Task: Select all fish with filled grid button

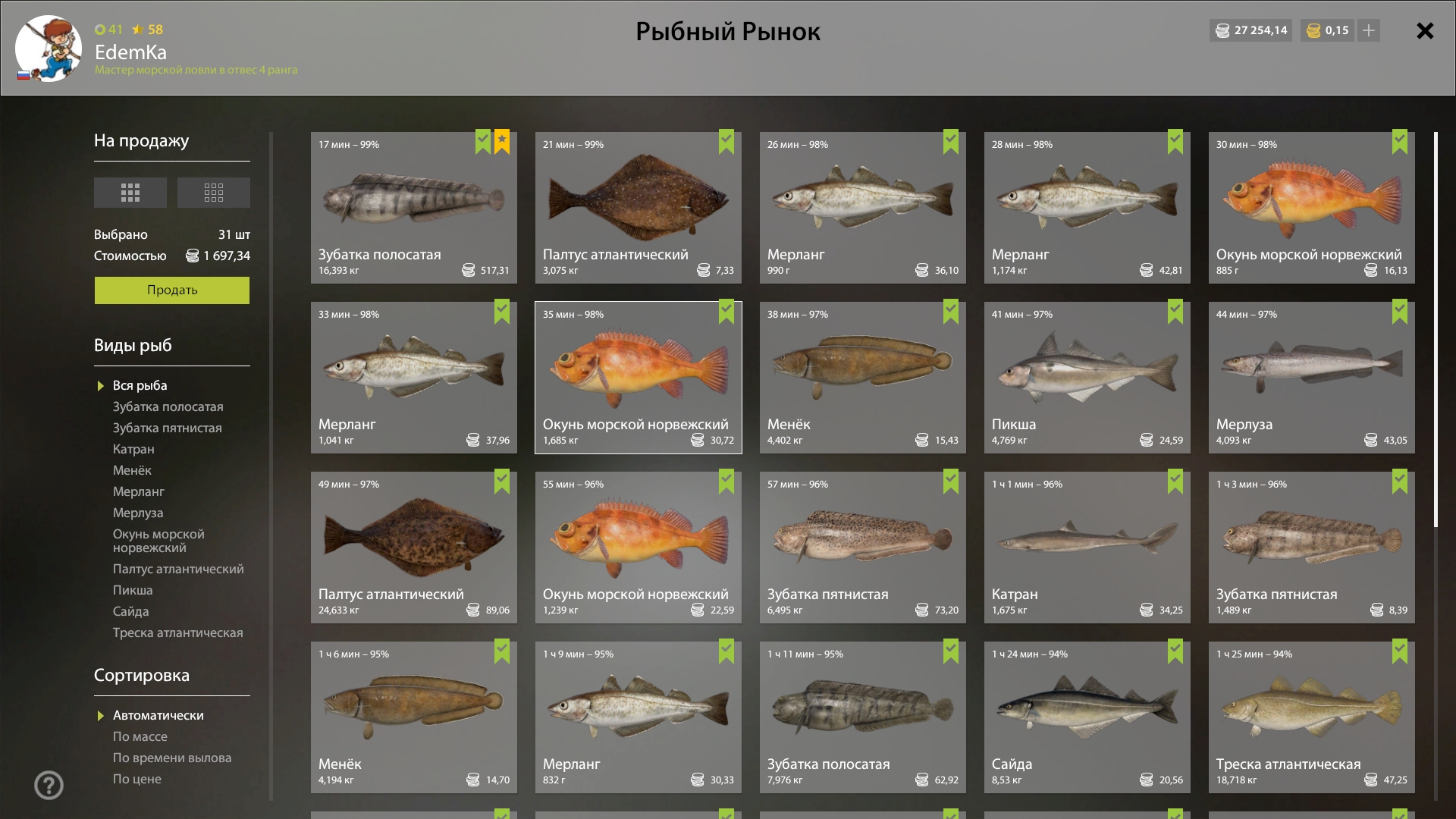Action: coord(130,193)
